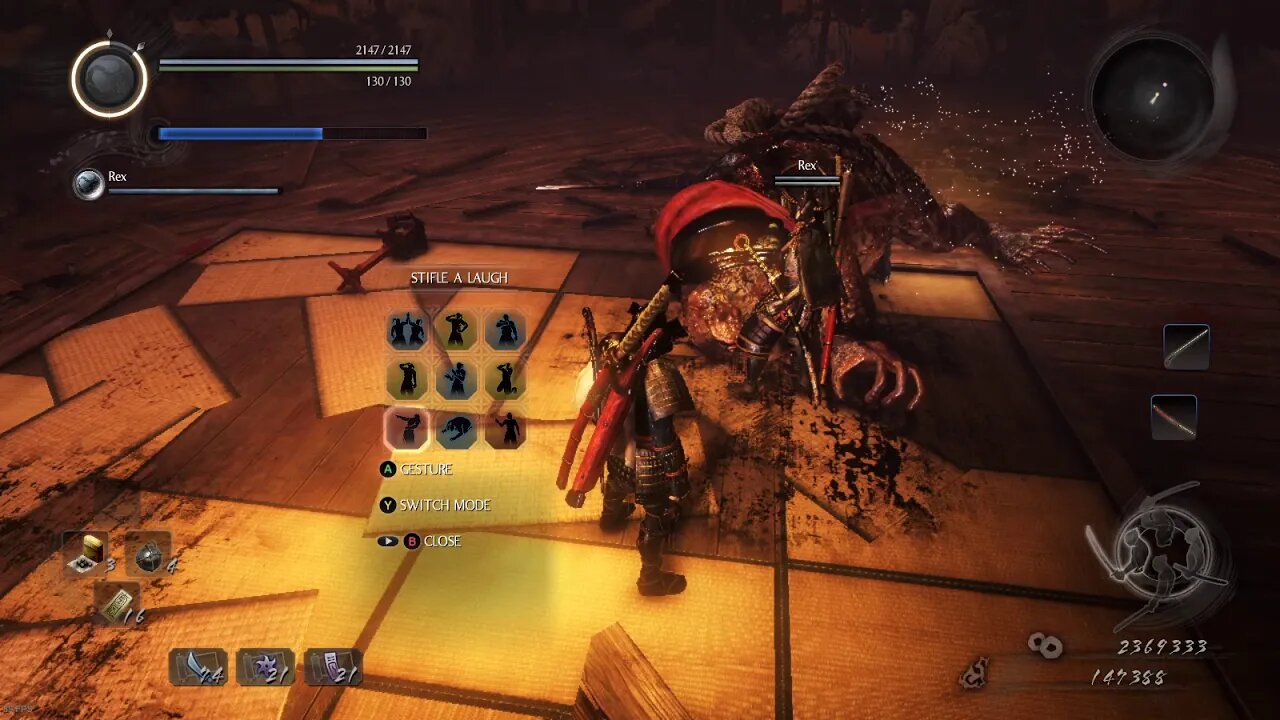The image size is (1280, 720).
Task: Select the kneeling gesture tile
Action: (x=505, y=380)
